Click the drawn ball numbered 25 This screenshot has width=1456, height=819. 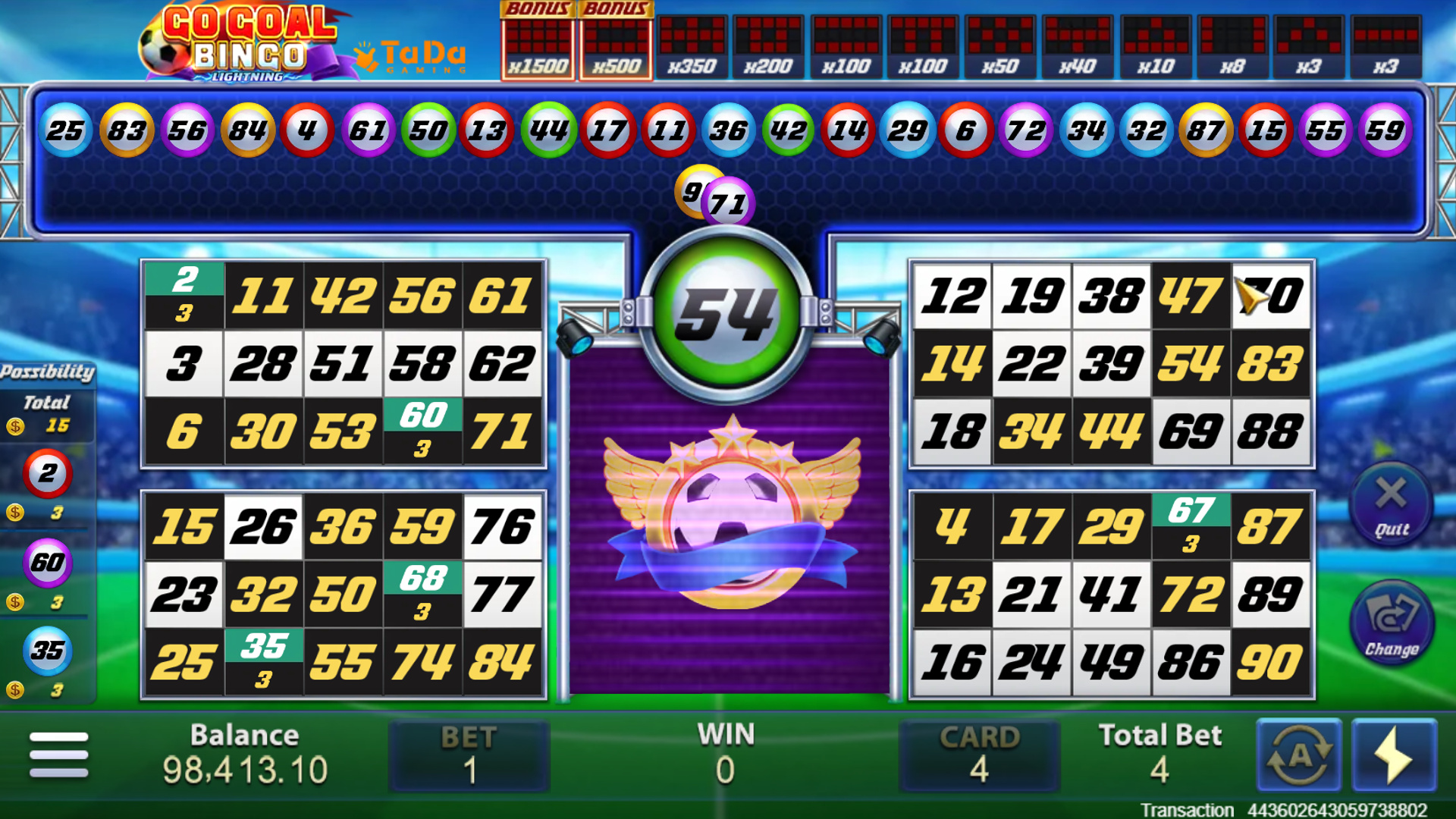tap(67, 130)
